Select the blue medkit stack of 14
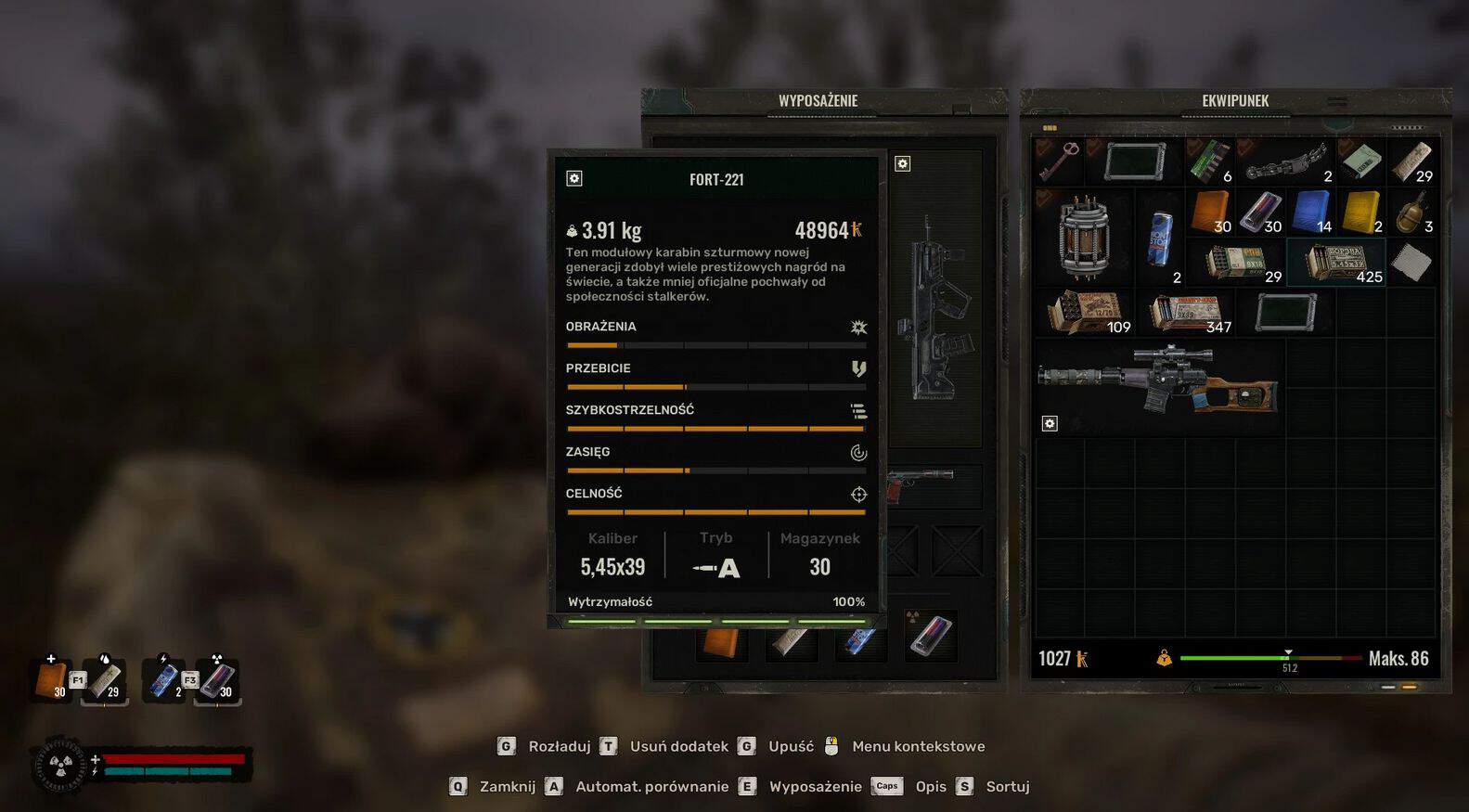The image size is (1469, 812). pos(1311,213)
